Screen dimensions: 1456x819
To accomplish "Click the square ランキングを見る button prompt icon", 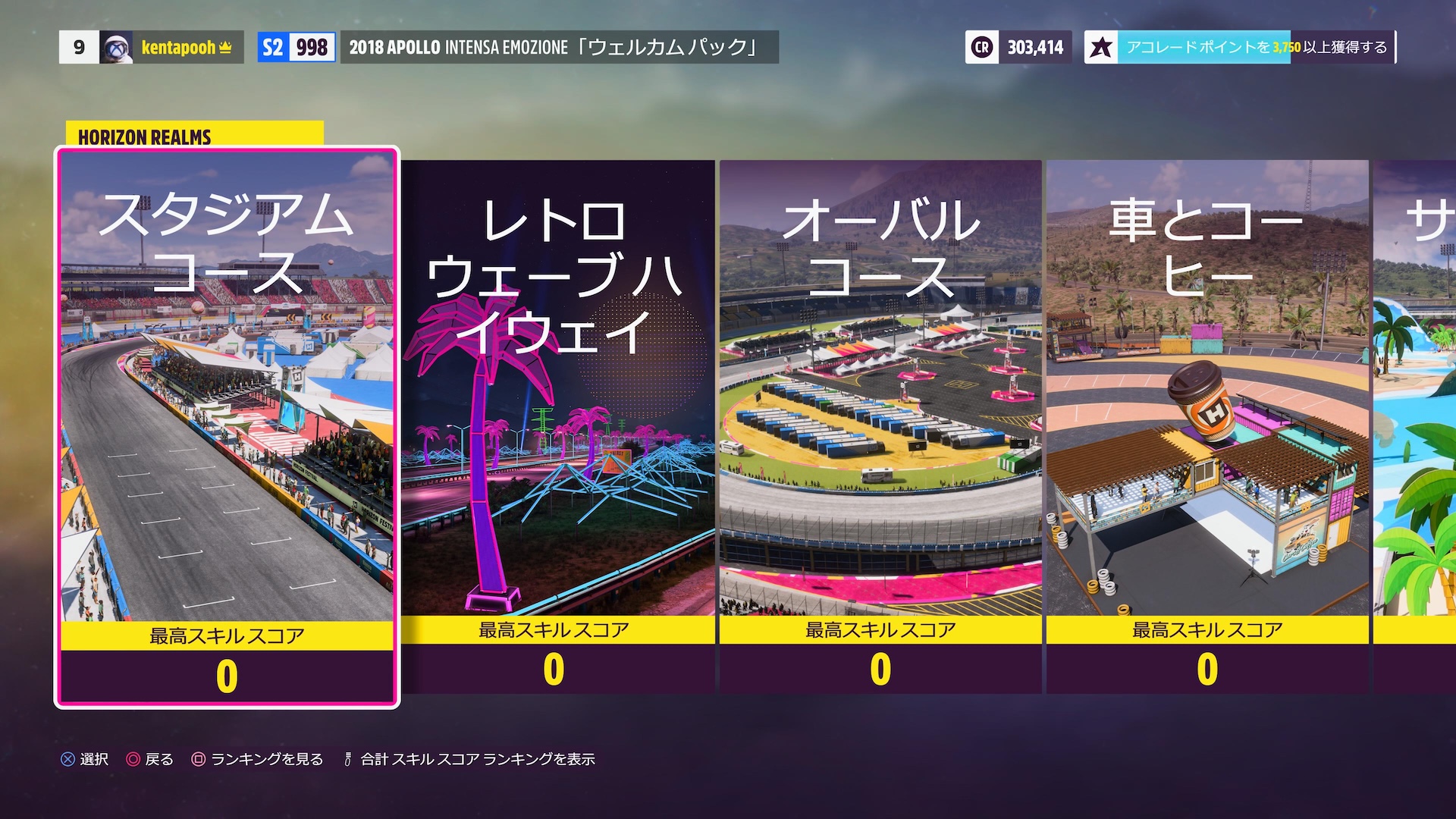I will tap(199, 758).
